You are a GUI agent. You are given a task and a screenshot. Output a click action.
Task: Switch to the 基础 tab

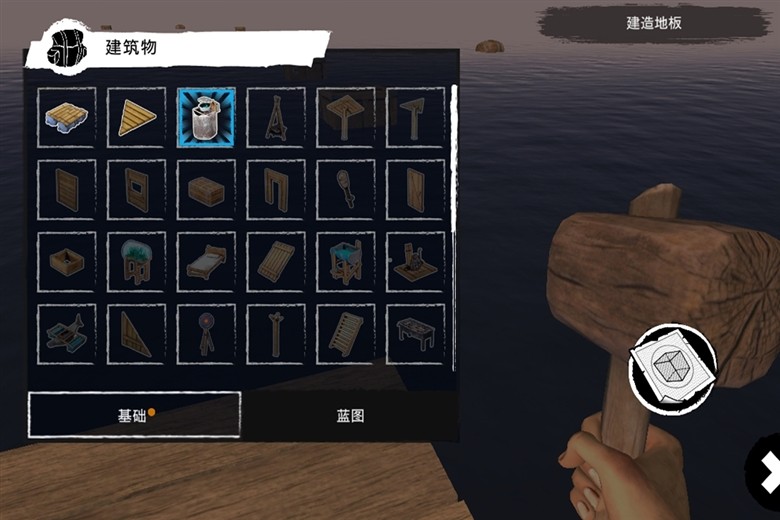pos(134,415)
